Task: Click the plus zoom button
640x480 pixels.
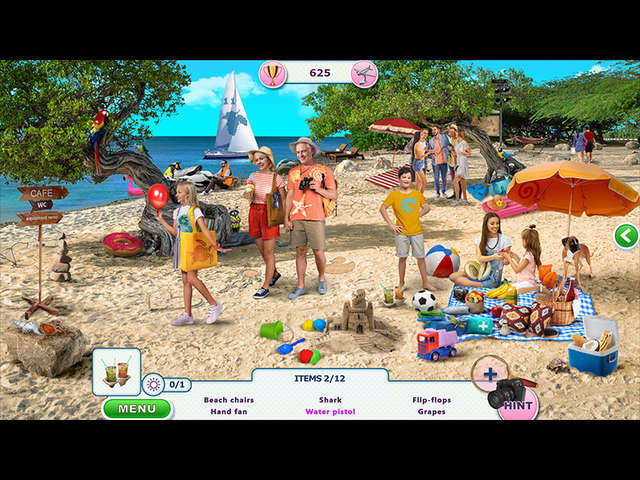Action: 490,374
